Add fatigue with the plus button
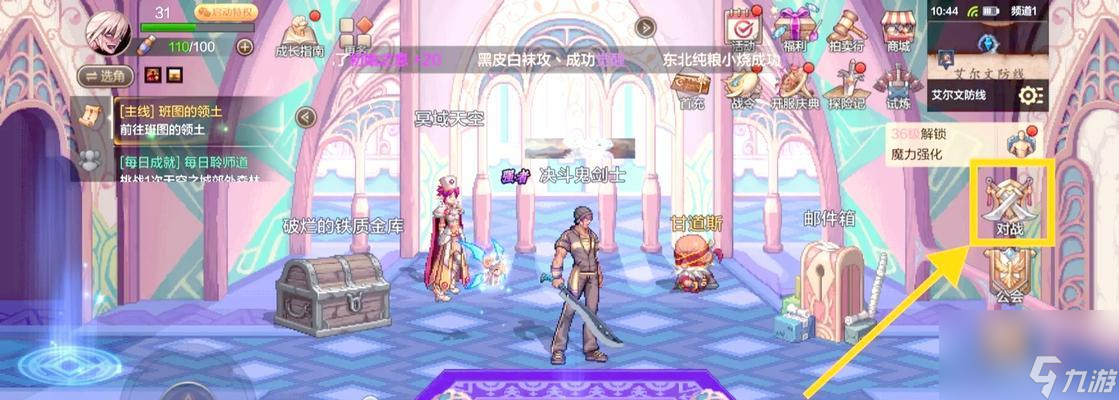This screenshot has height=400, width=1119. click(x=244, y=46)
